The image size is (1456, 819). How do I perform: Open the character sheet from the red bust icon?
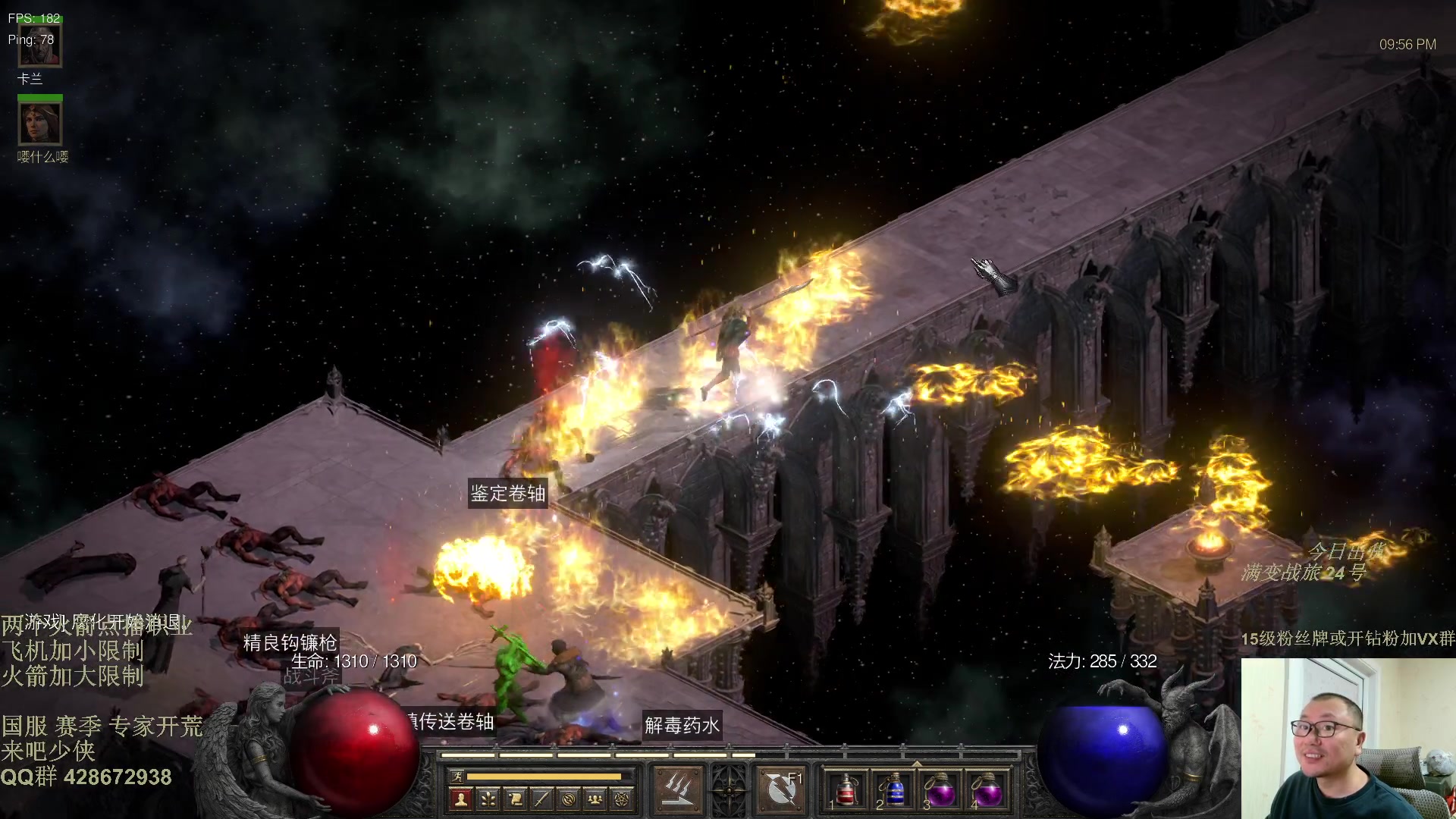coord(460,799)
